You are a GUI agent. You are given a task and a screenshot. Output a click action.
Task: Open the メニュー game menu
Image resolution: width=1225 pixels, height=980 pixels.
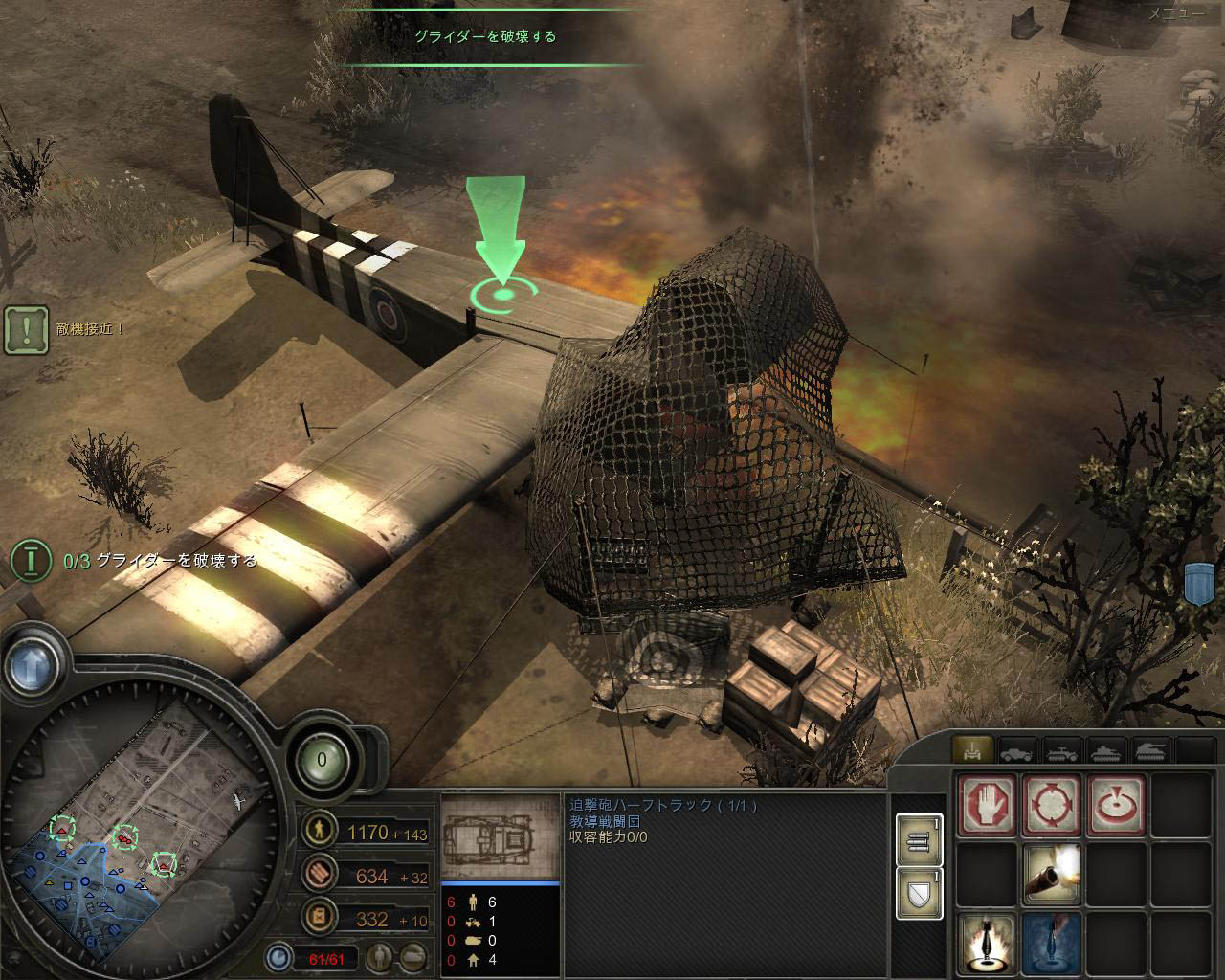1176,13
